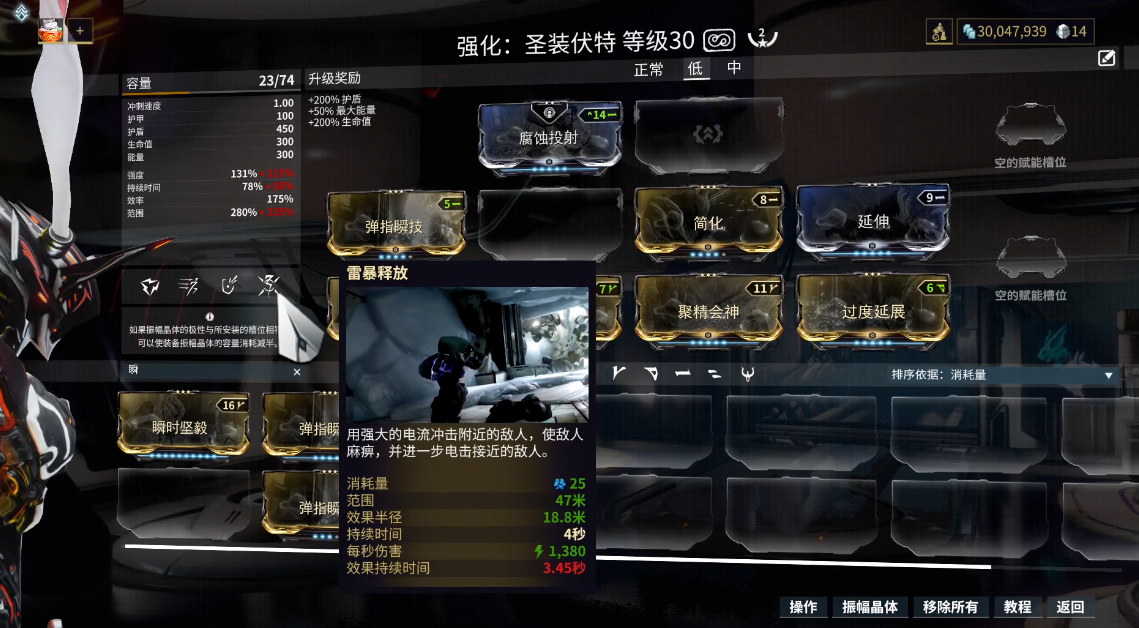Go back with the 返回 button
1139x628 pixels.
coord(1069,607)
